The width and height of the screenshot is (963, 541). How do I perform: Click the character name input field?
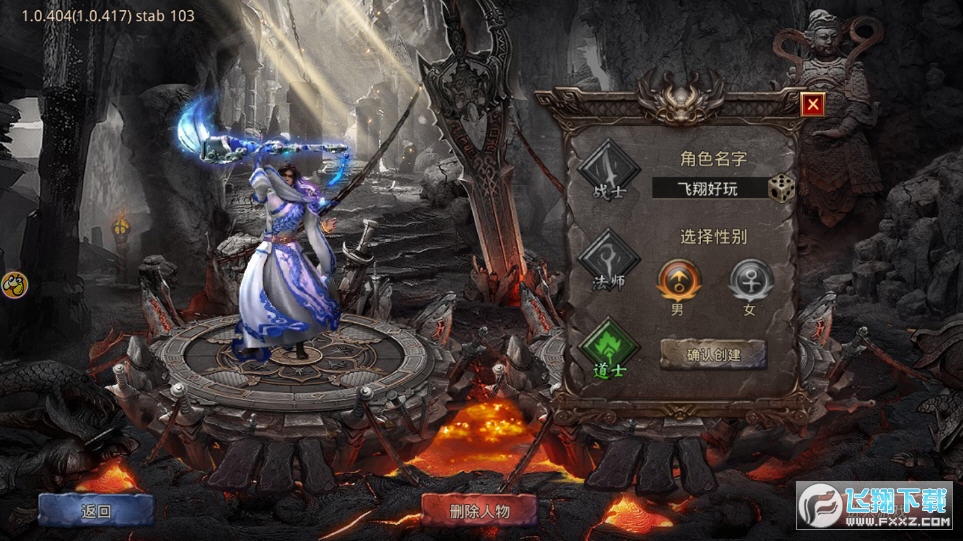pos(708,188)
